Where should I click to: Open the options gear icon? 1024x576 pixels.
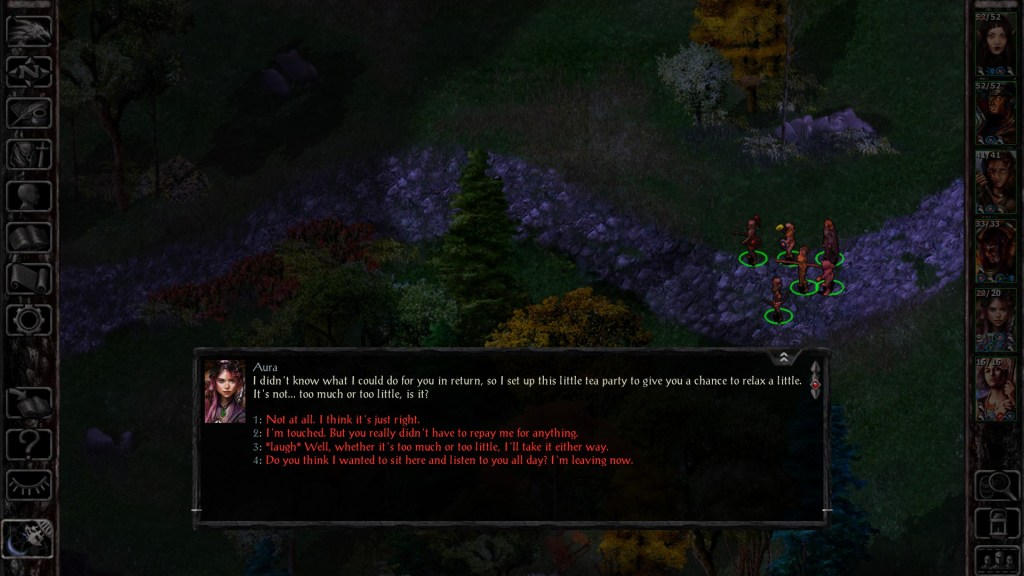[29, 320]
